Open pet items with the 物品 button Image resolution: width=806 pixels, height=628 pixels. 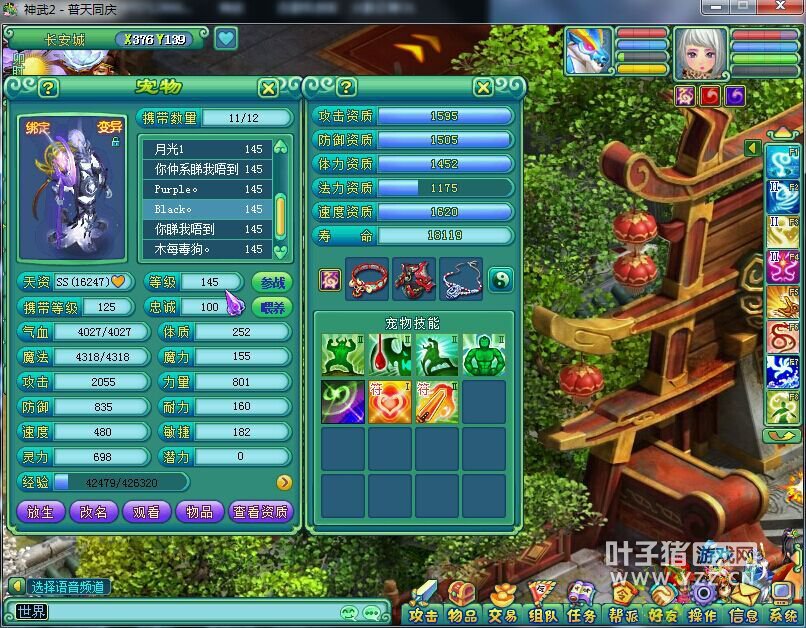(199, 511)
